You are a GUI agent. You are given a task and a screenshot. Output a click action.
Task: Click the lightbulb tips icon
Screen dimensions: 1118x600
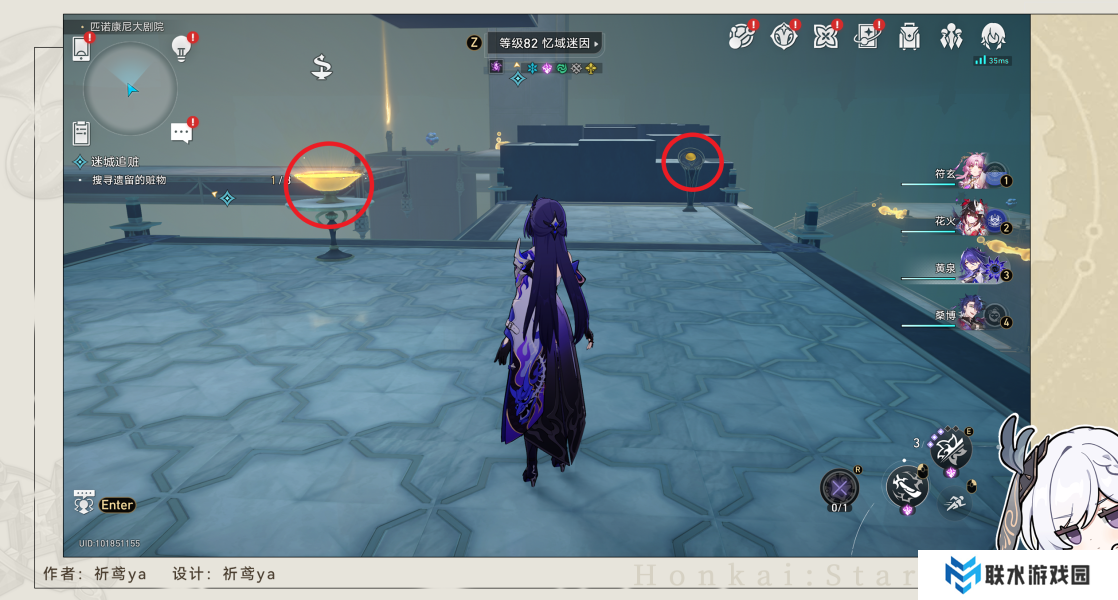pyautogui.click(x=181, y=46)
